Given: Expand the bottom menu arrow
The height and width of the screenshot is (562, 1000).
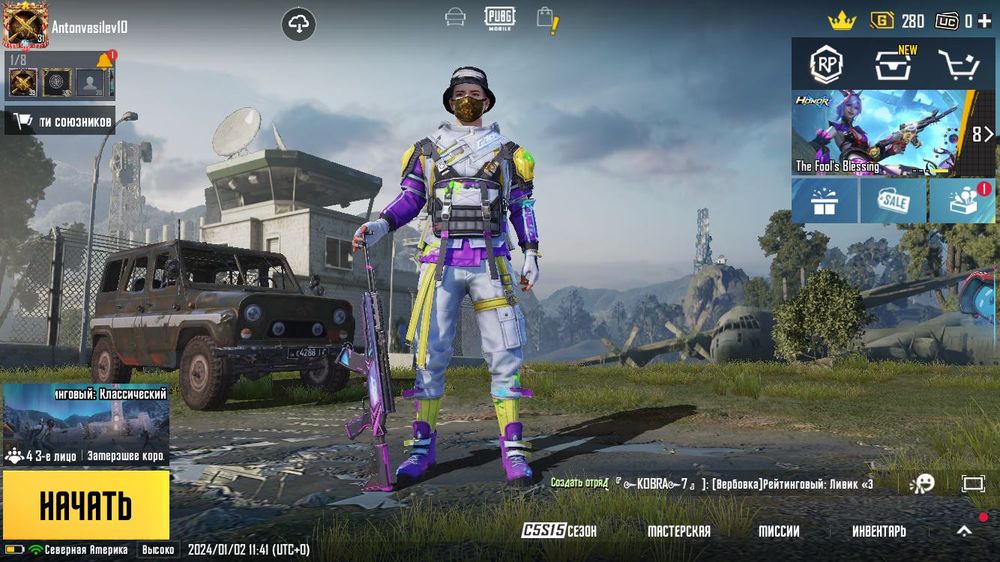Looking at the screenshot, I should (x=964, y=531).
